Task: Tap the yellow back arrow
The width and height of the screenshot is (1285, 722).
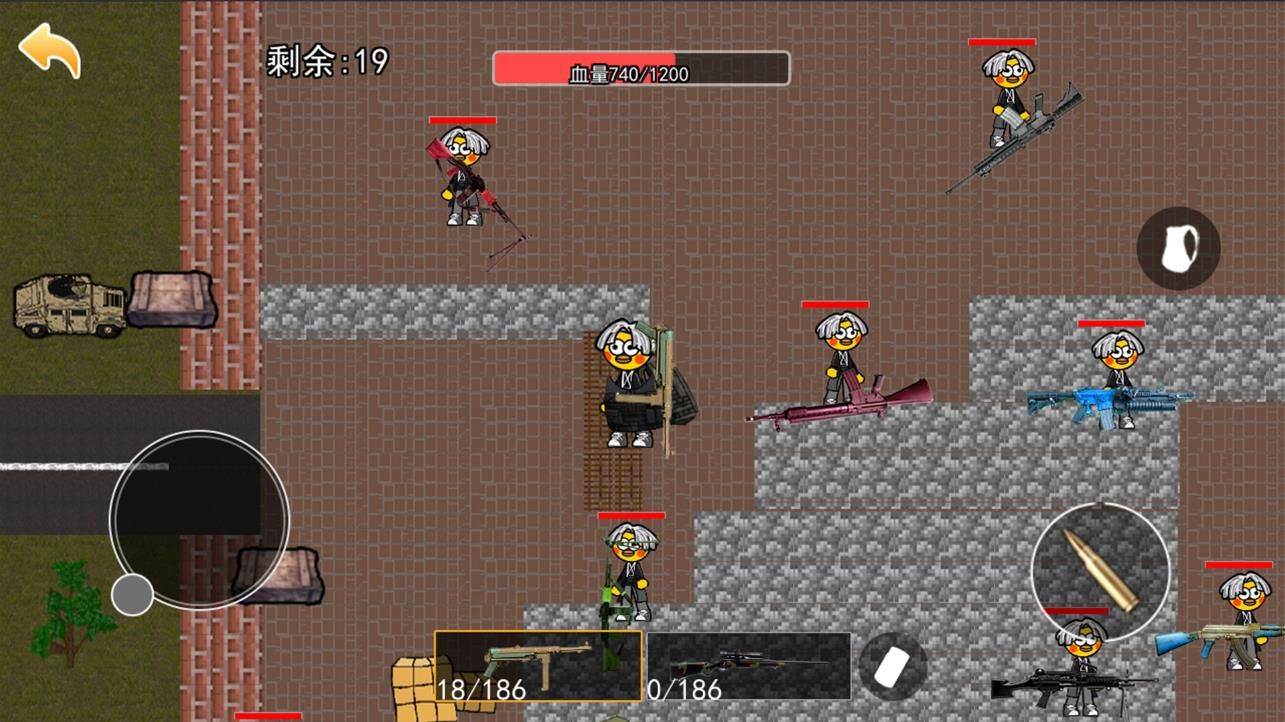Action: coord(50,50)
